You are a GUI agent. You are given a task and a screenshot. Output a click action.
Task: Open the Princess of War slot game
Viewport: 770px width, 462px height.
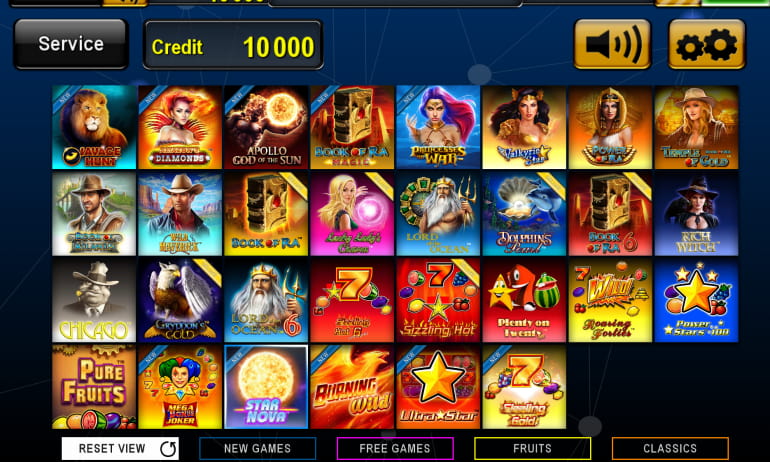pyautogui.click(x=438, y=127)
